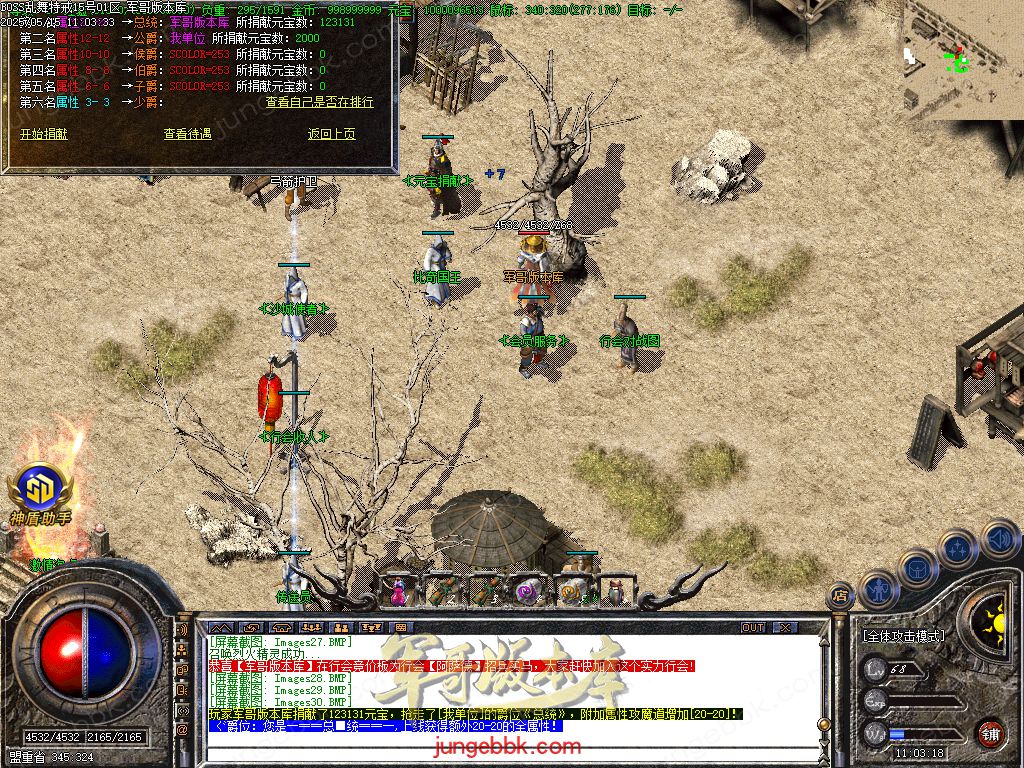
Task: Open the character equipment panel icon
Action: tap(877, 588)
